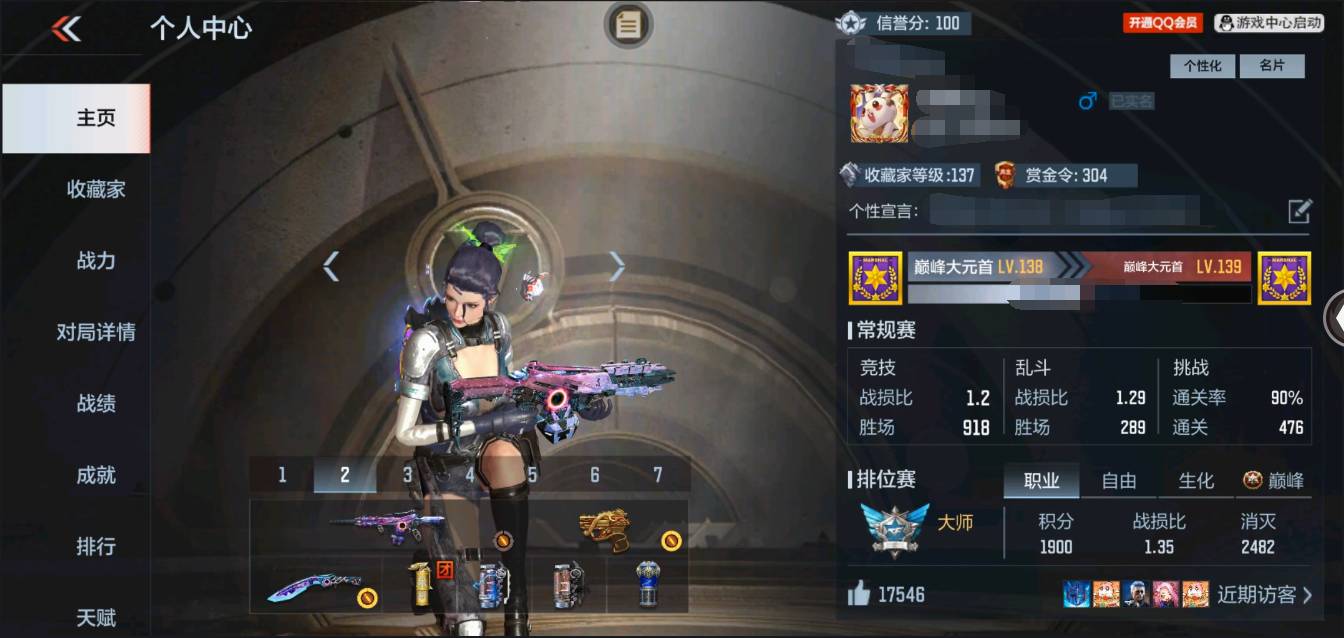The height and width of the screenshot is (638, 1344).
Task: View the 排行 rankings page
Action: (96, 547)
